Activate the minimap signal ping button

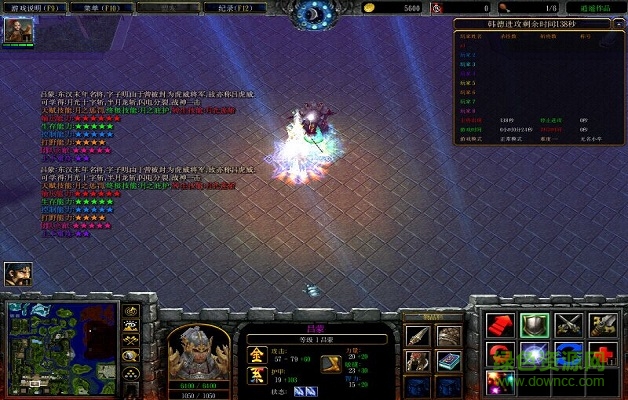[131, 310]
